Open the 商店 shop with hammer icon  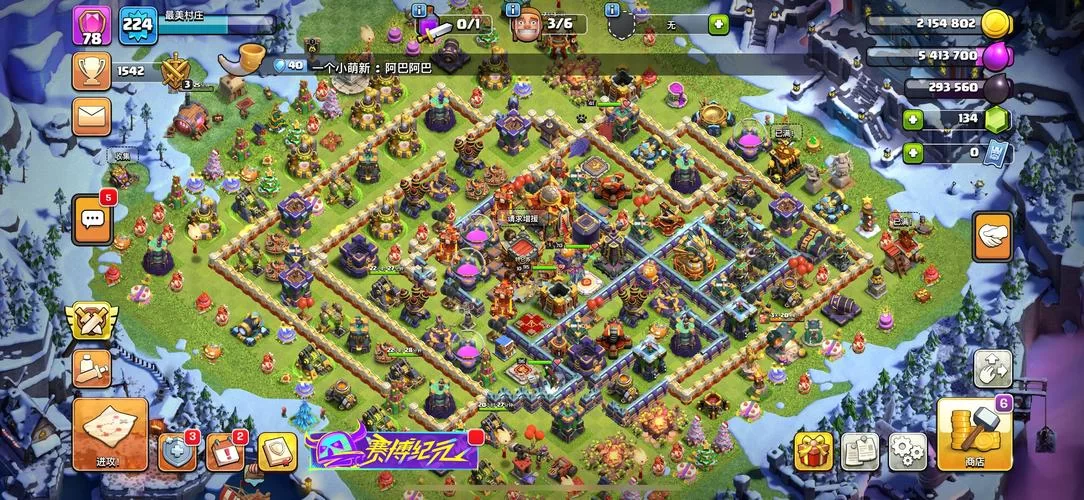coord(975,435)
